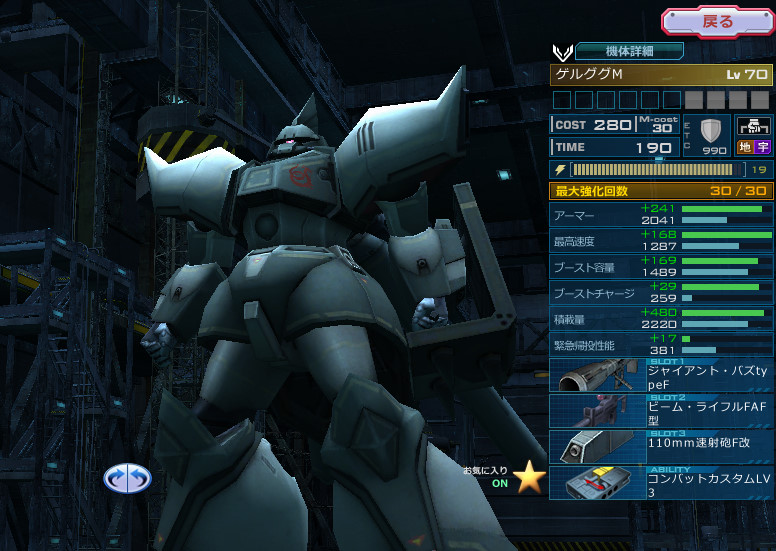Click the 戻る back button
The height and width of the screenshot is (551, 776).
click(x=716, y=21)
